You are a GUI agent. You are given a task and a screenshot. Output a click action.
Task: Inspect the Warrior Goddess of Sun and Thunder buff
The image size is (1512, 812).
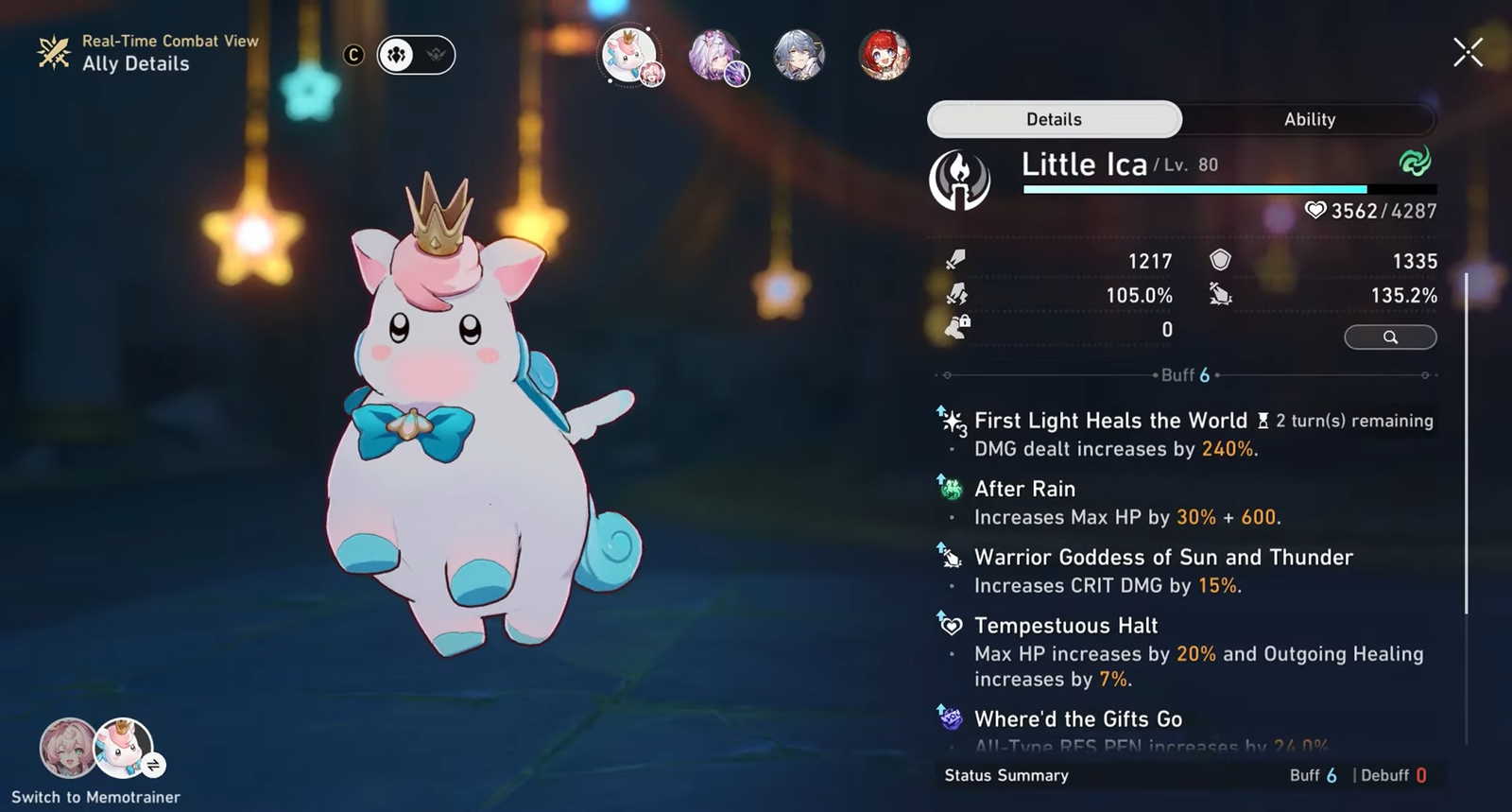1163,558
